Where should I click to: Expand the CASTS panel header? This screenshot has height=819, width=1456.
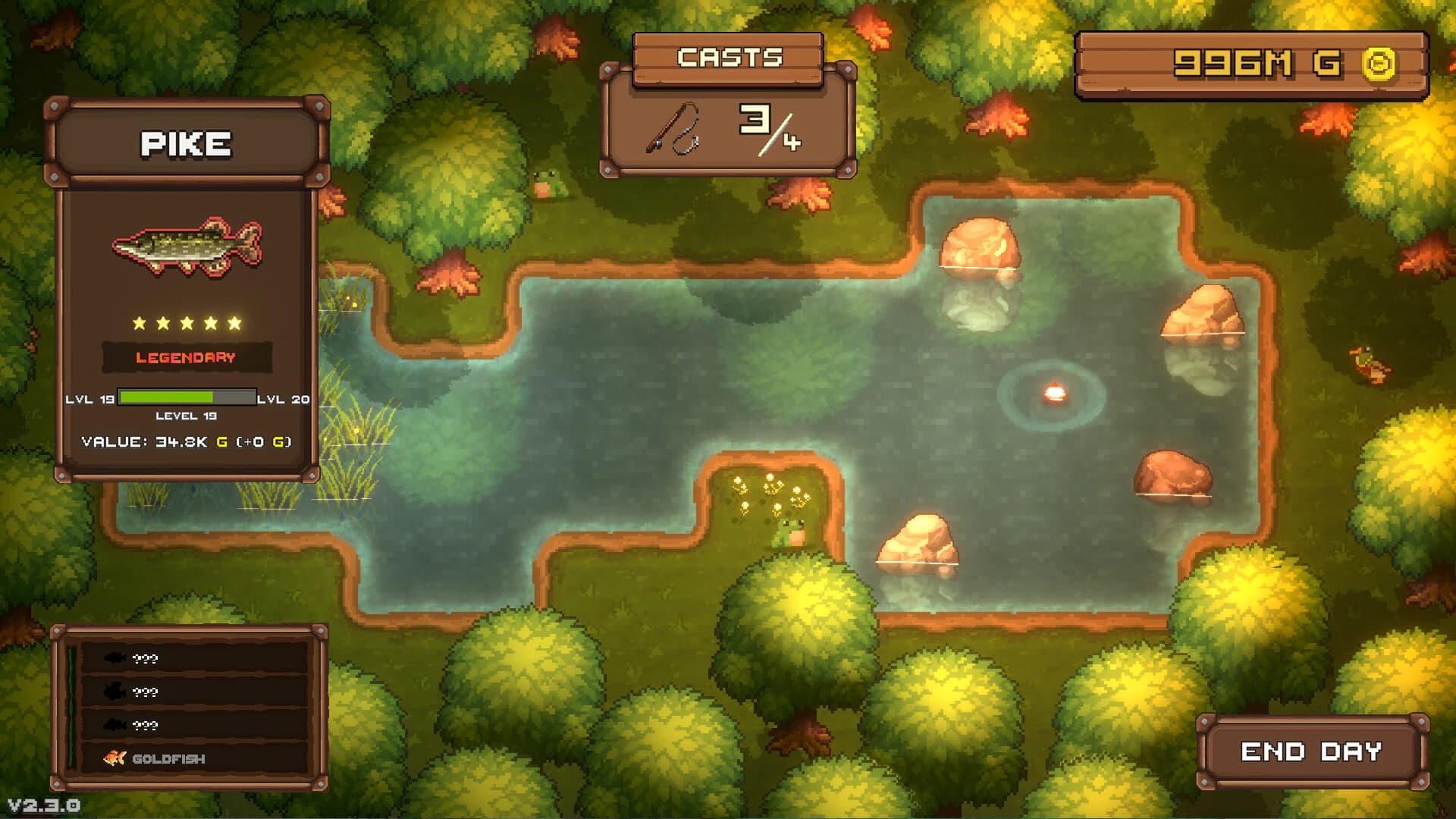coord(729,57)
